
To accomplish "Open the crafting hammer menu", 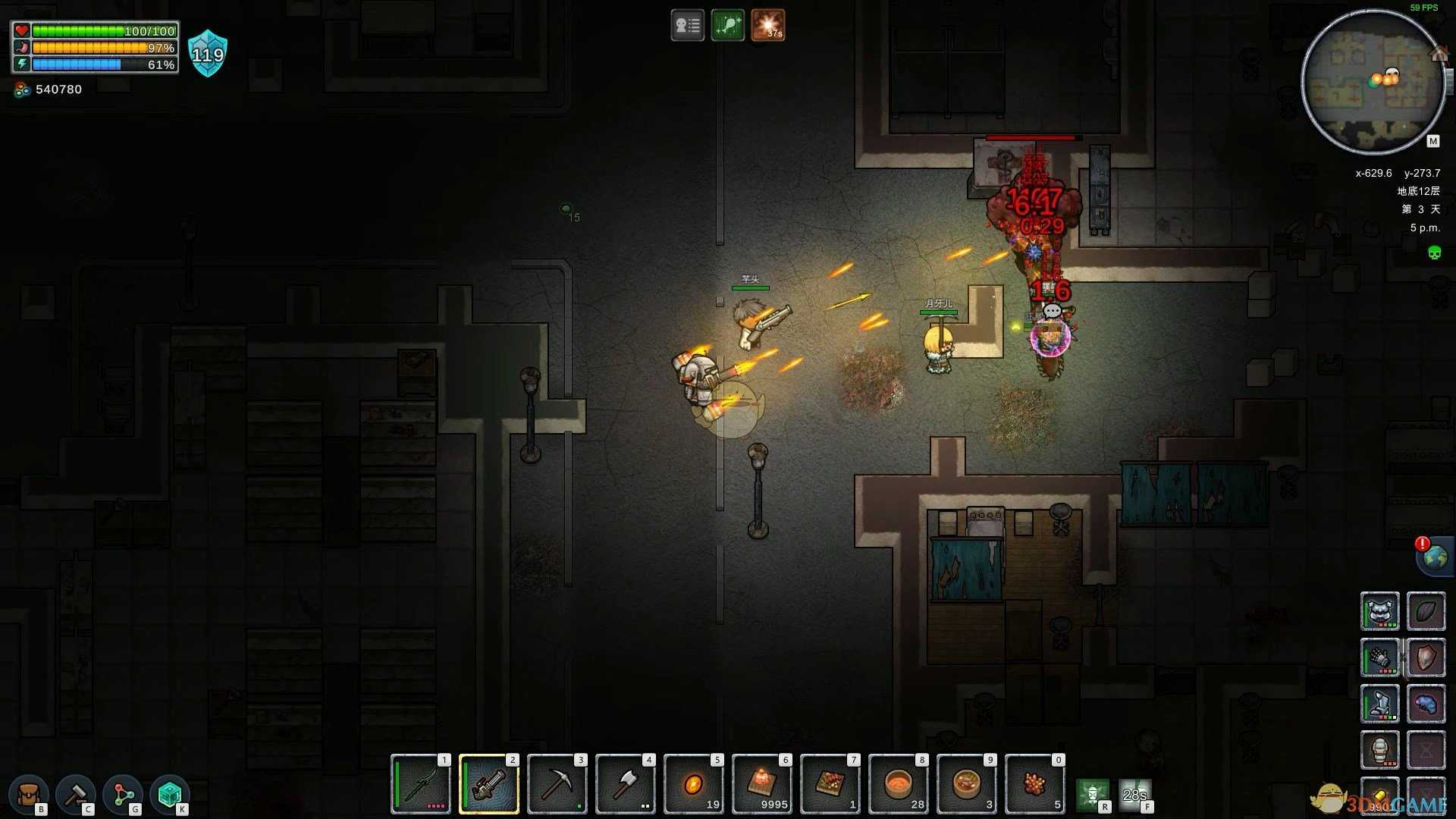I will pos(76,794).
